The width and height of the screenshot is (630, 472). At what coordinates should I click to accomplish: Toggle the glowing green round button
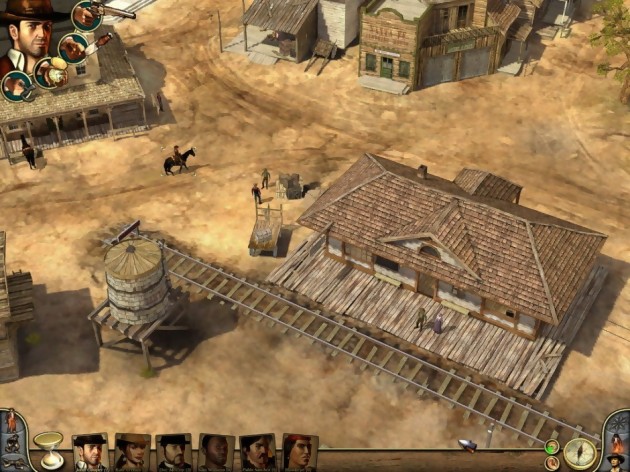click(x=552, y=446)
